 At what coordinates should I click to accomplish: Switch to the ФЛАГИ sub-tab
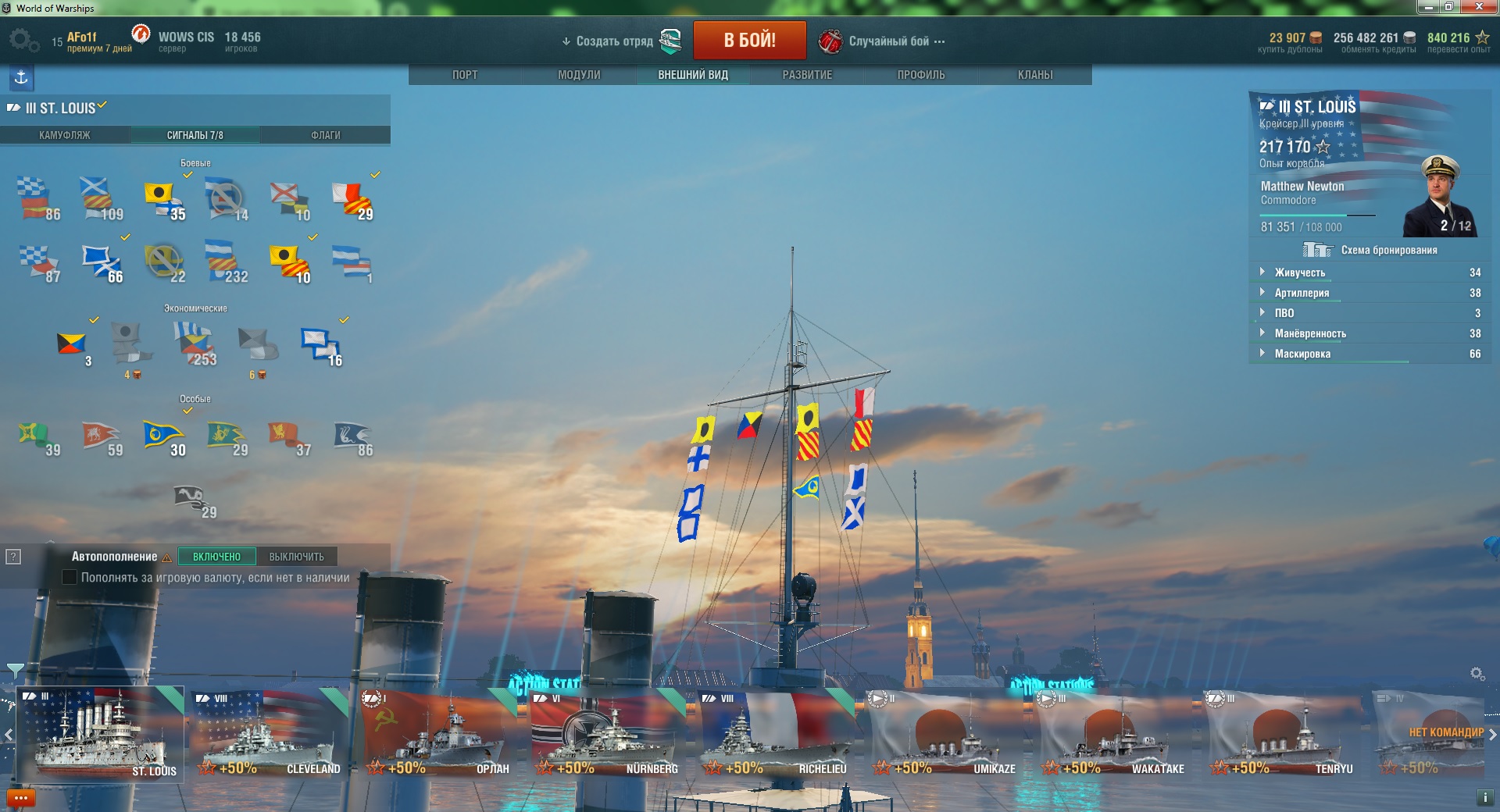coord(326,135)
